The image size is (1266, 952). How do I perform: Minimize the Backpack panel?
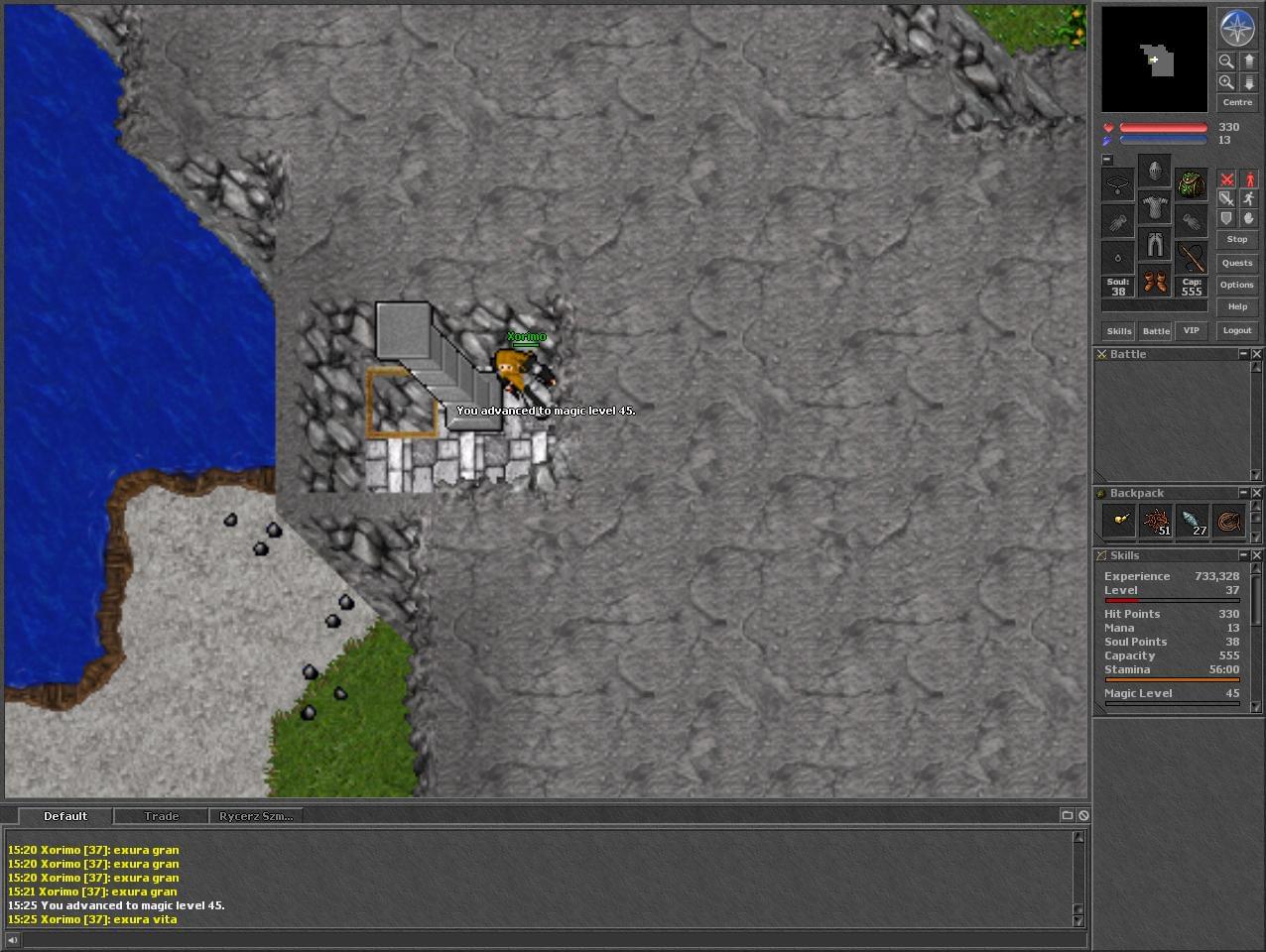pyautogui.click(x=1242, y=493)
